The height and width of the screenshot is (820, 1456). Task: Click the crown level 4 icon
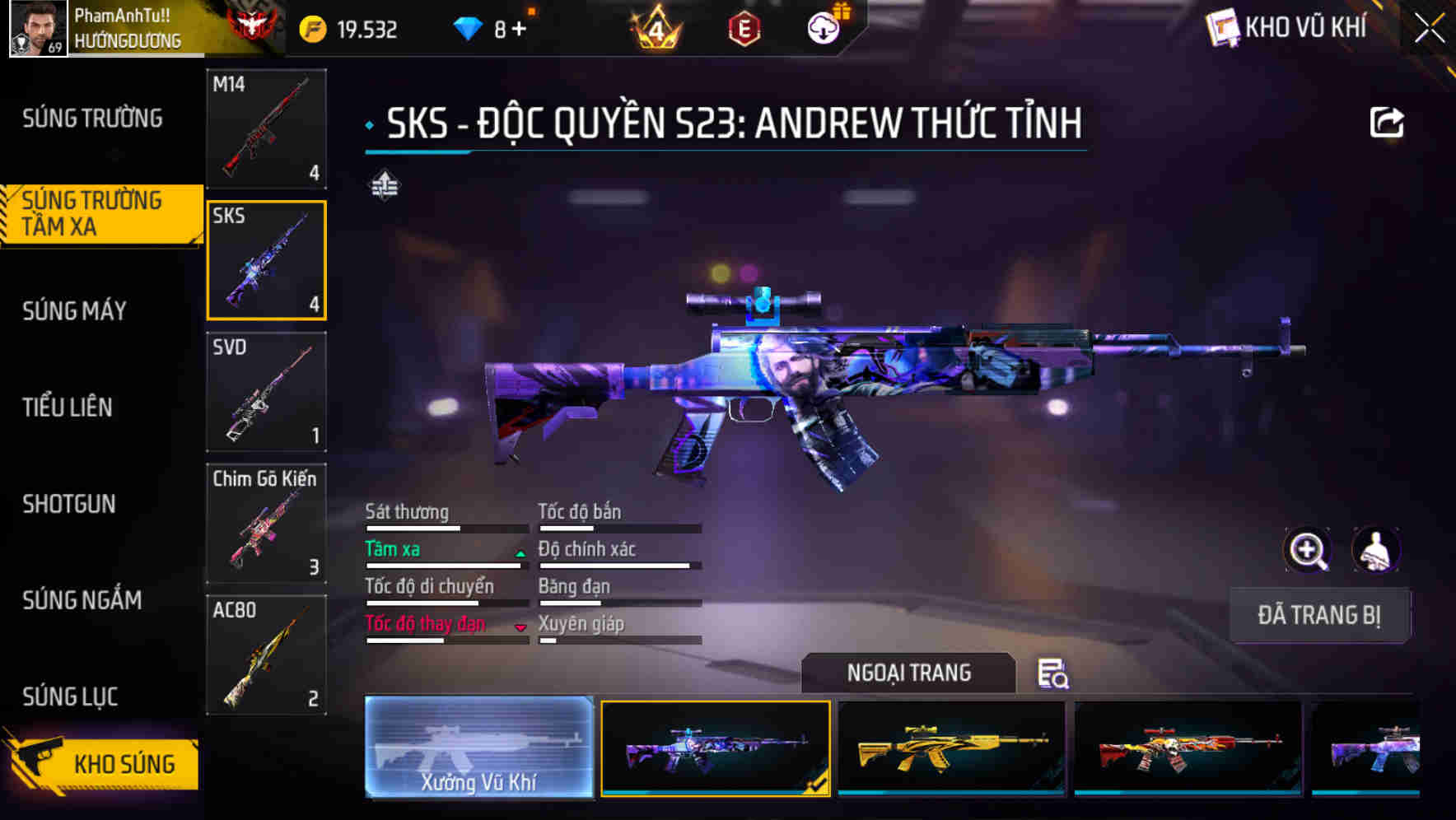click(x=654, y=27)
